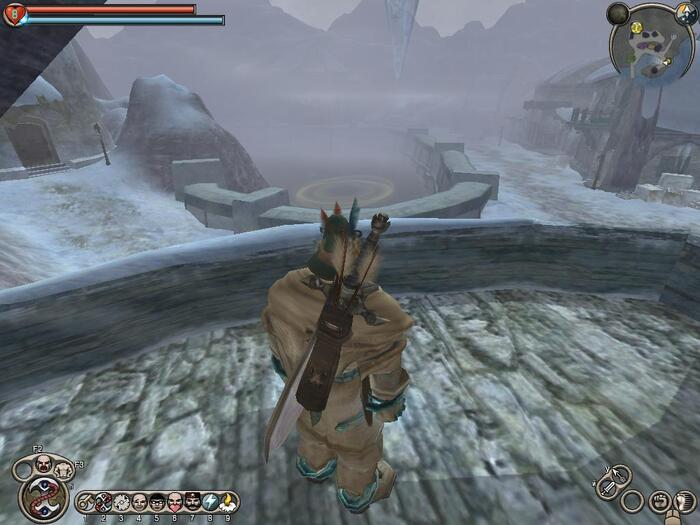Click the large red serpent emblem
700x525 pixels.
tap(44, 496)
